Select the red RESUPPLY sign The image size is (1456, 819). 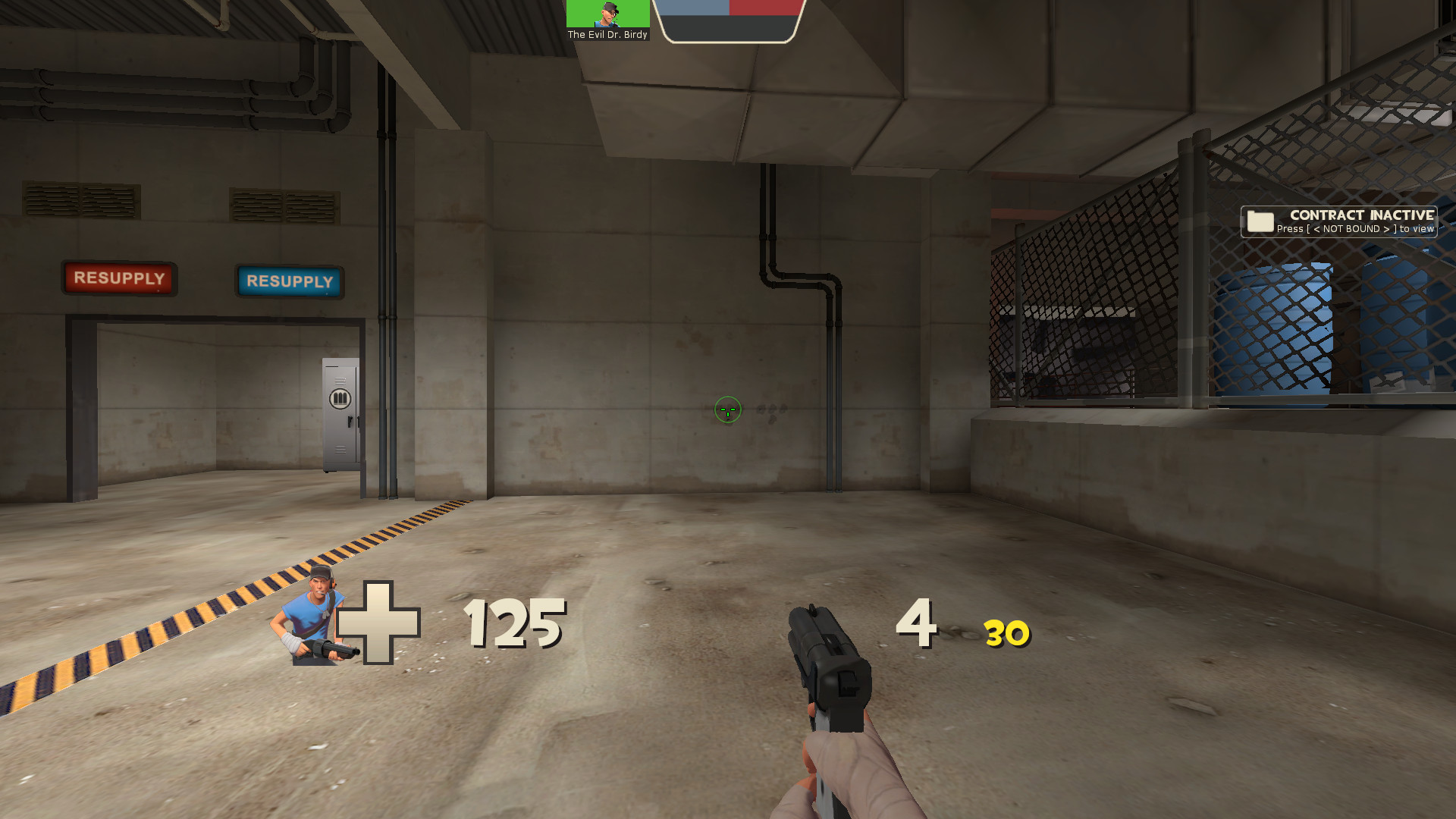[x=118, y=278]
